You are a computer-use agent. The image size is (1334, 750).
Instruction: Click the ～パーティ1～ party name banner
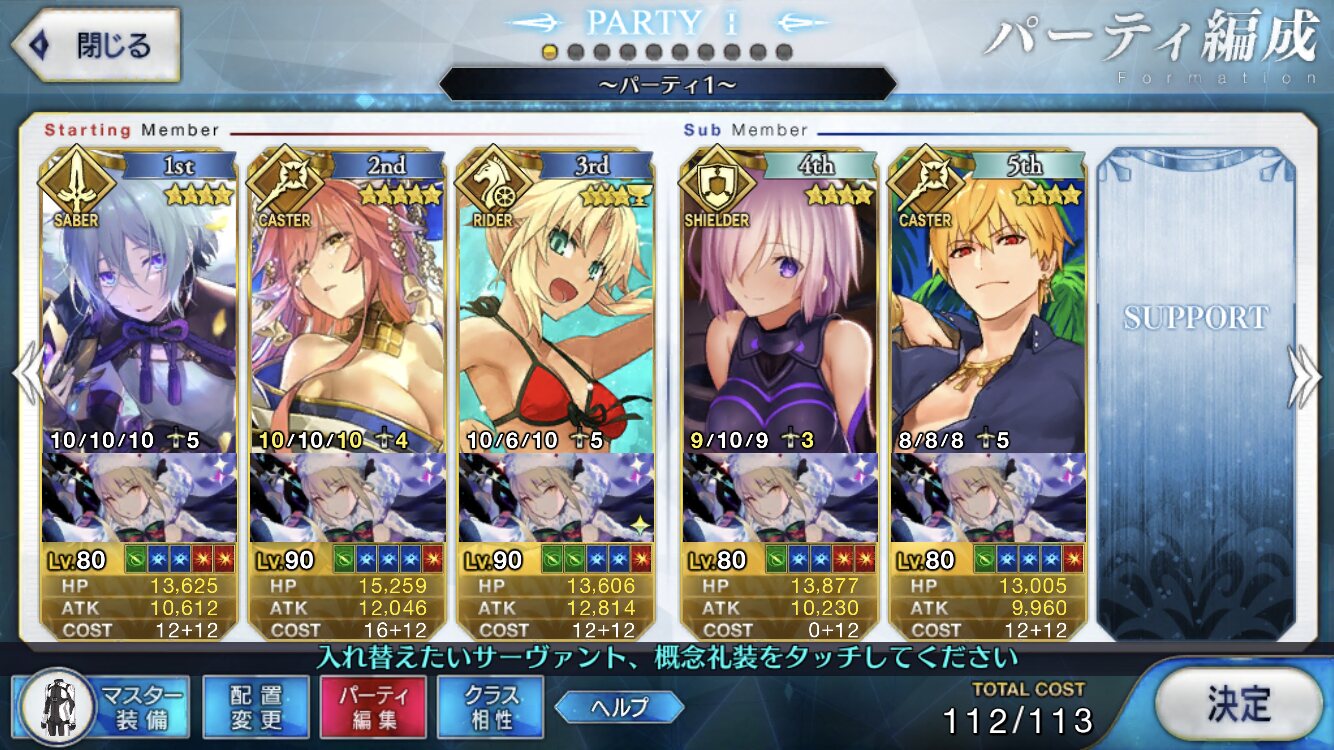667,85
